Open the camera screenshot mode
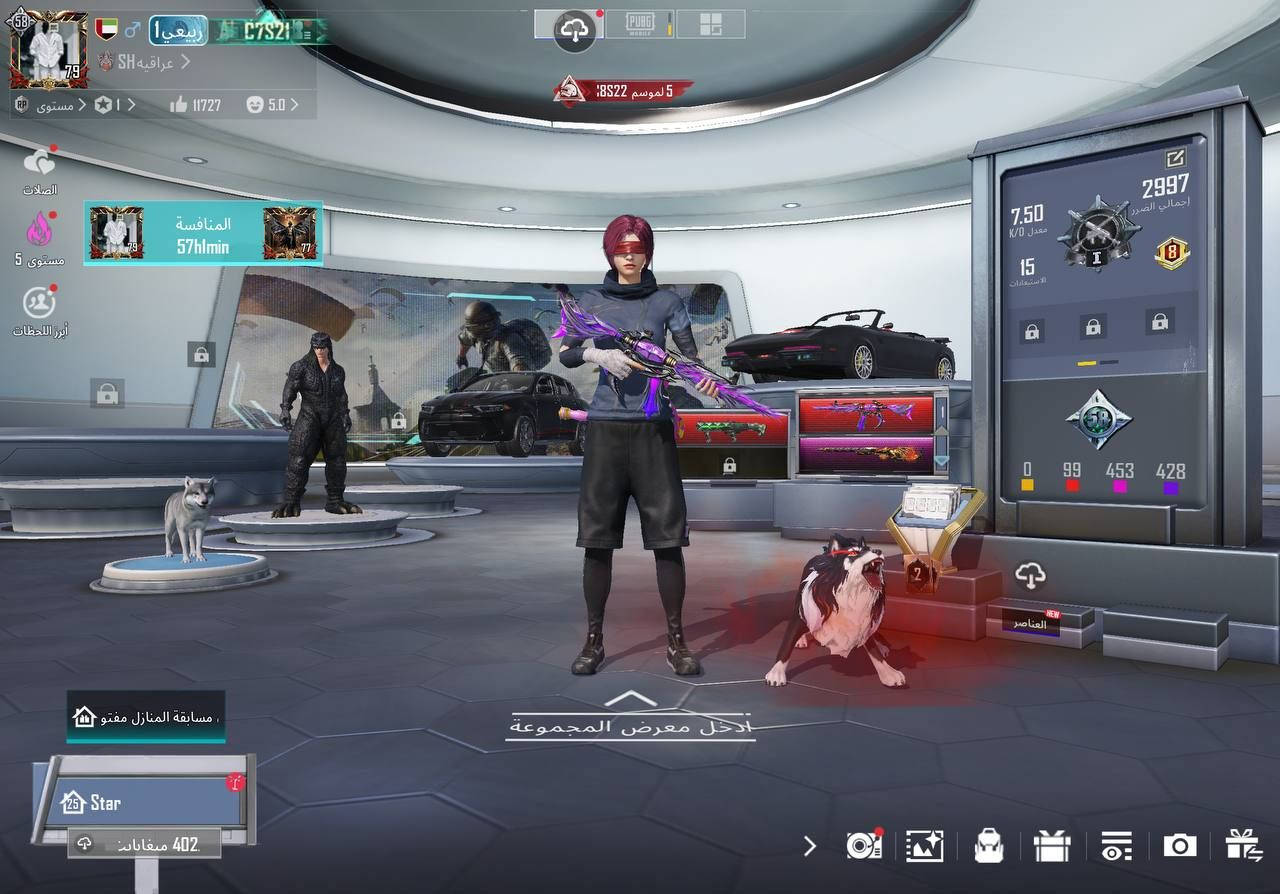Viewport: 1280px width, 894px height. tap(1179, 846)
